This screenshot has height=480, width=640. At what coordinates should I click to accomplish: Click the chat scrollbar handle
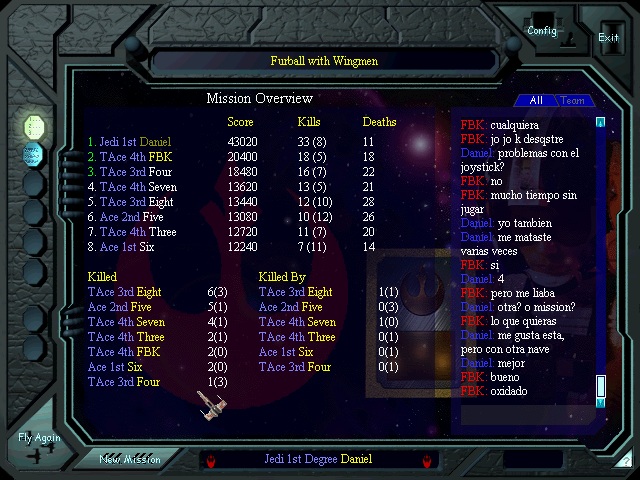(601, 386)
